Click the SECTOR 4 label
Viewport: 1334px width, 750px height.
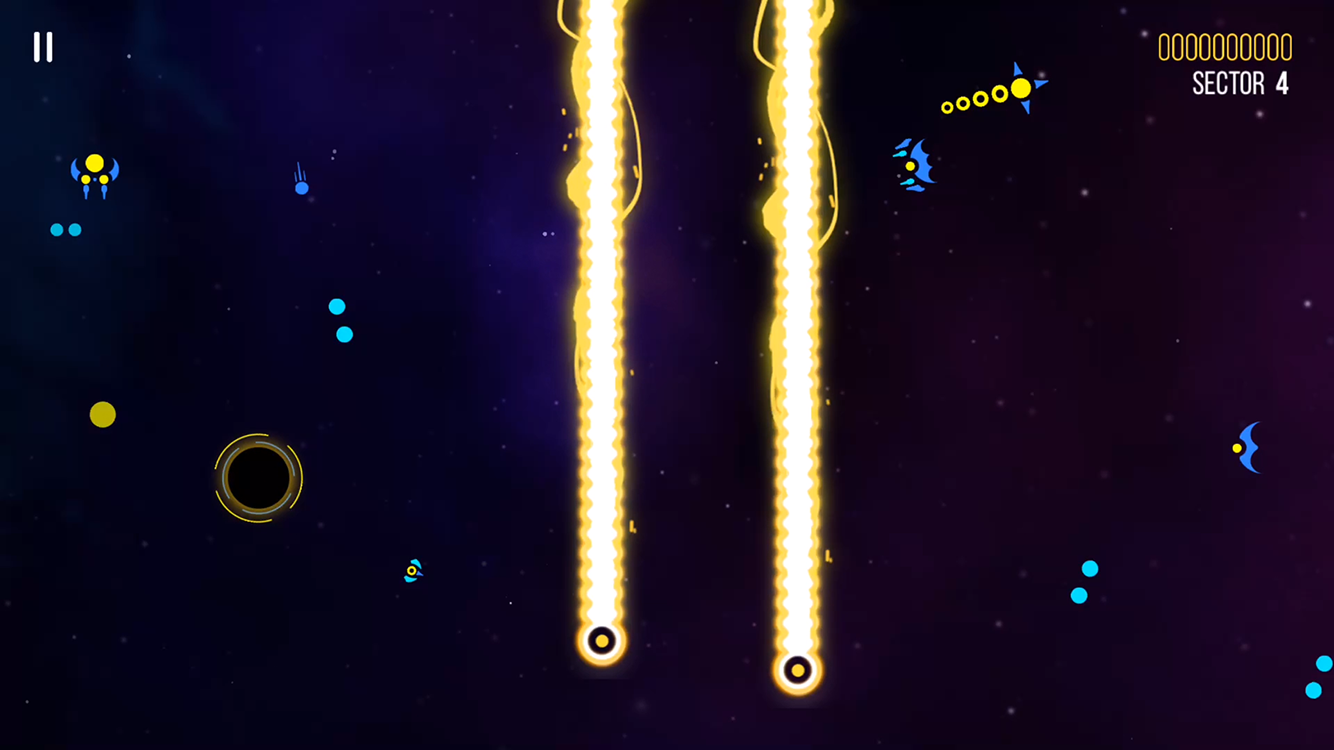coord(1240,84)
